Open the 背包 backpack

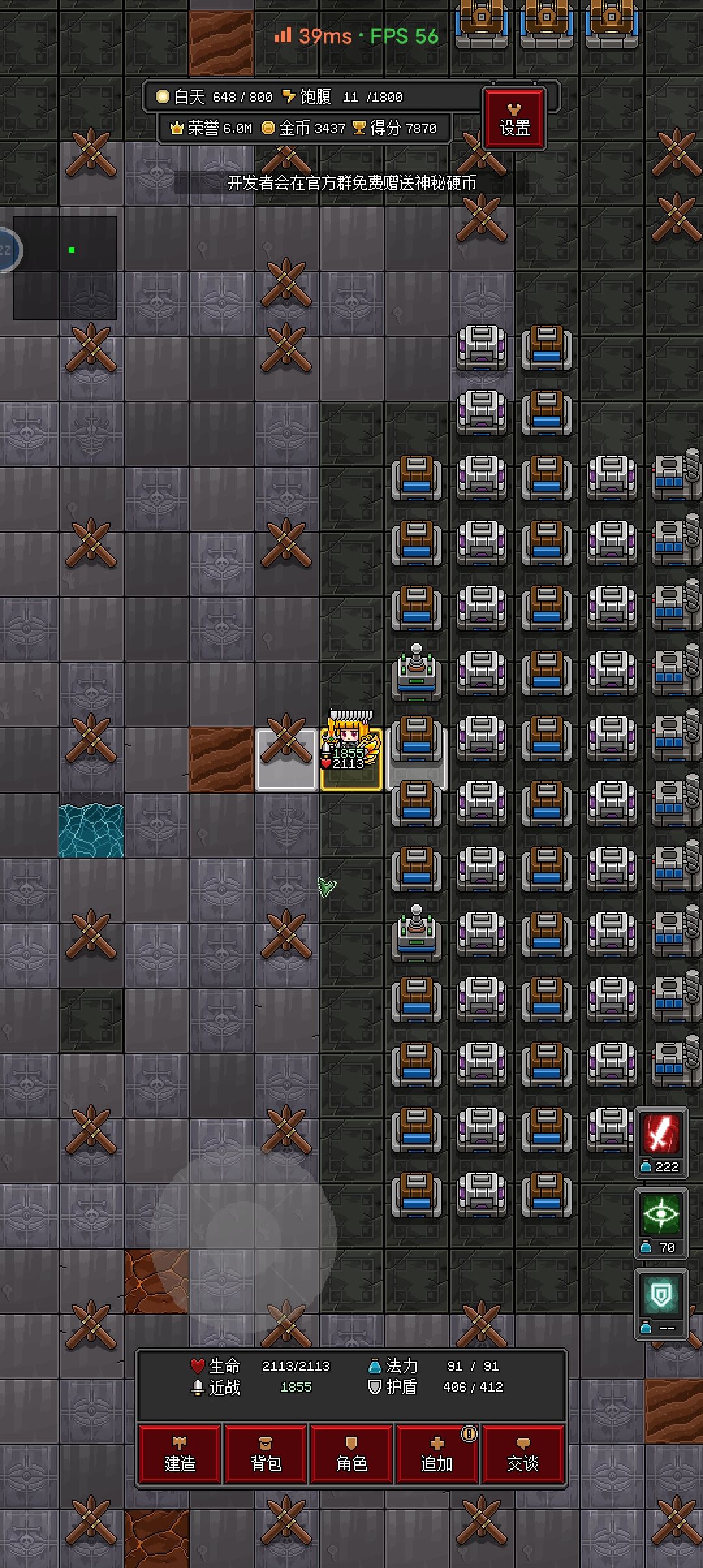click(266, 1455)
